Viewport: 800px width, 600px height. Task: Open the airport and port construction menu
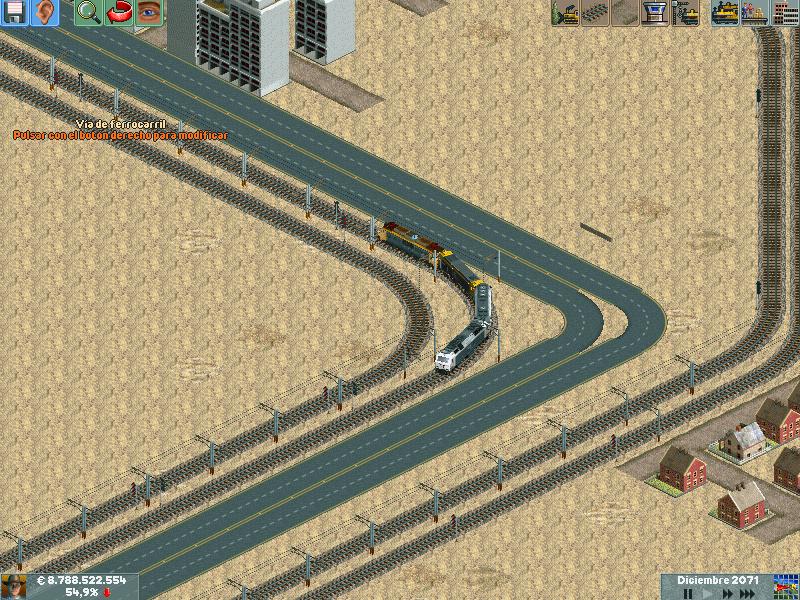click(656, 12)
